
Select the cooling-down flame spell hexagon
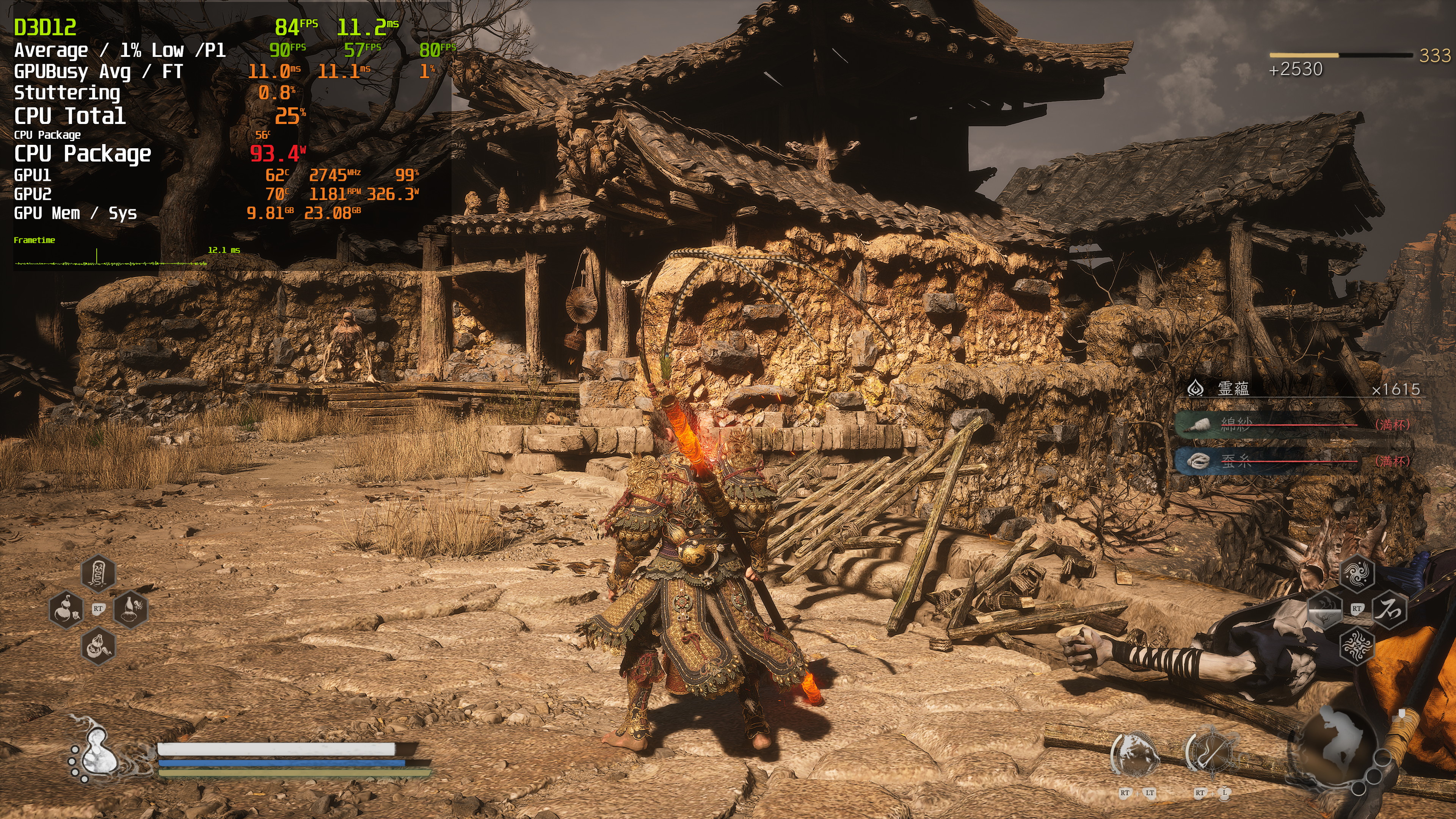(1325, 609)
